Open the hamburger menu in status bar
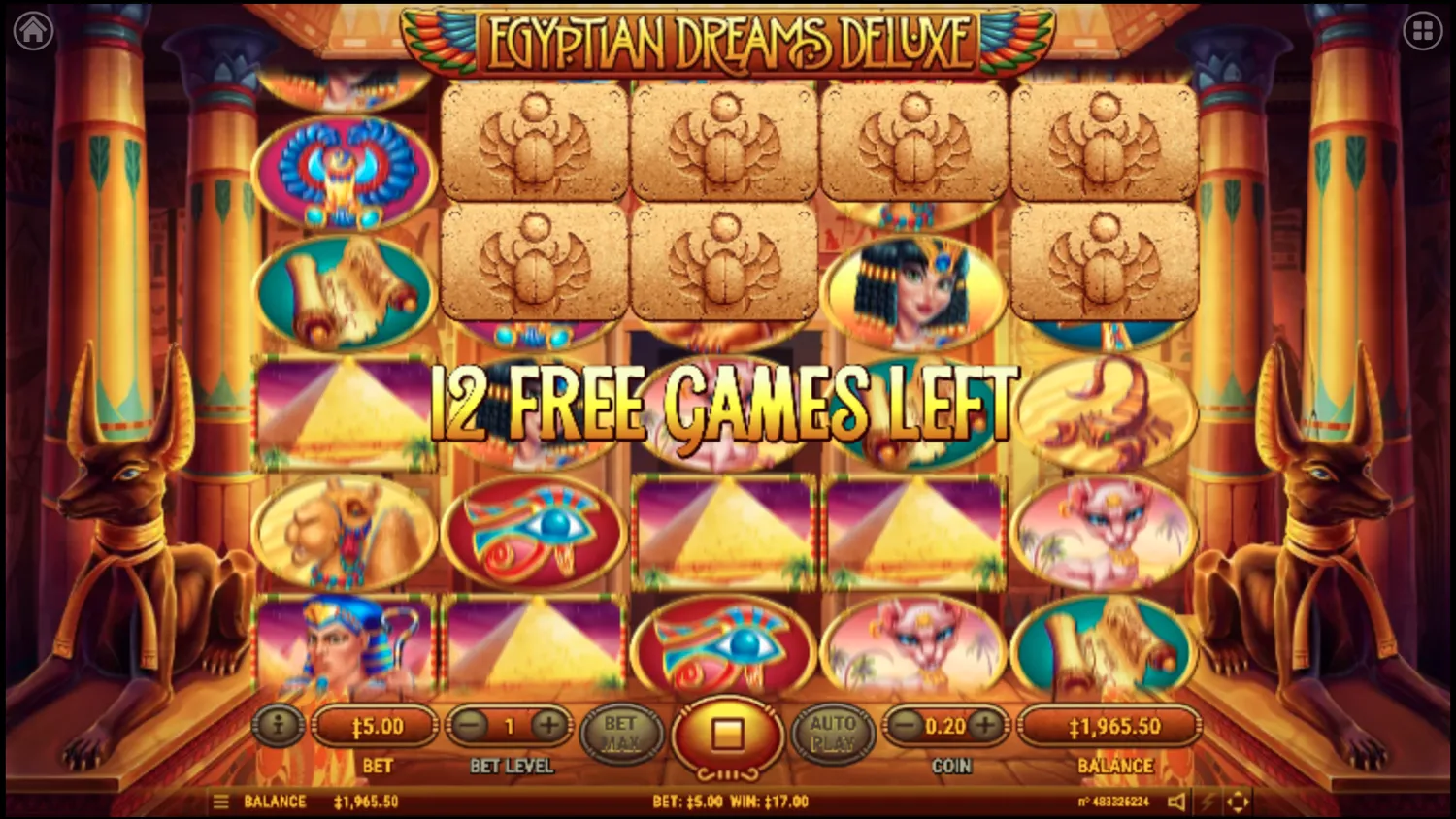This screenshot has width=1456, height=819. (221, 802)
